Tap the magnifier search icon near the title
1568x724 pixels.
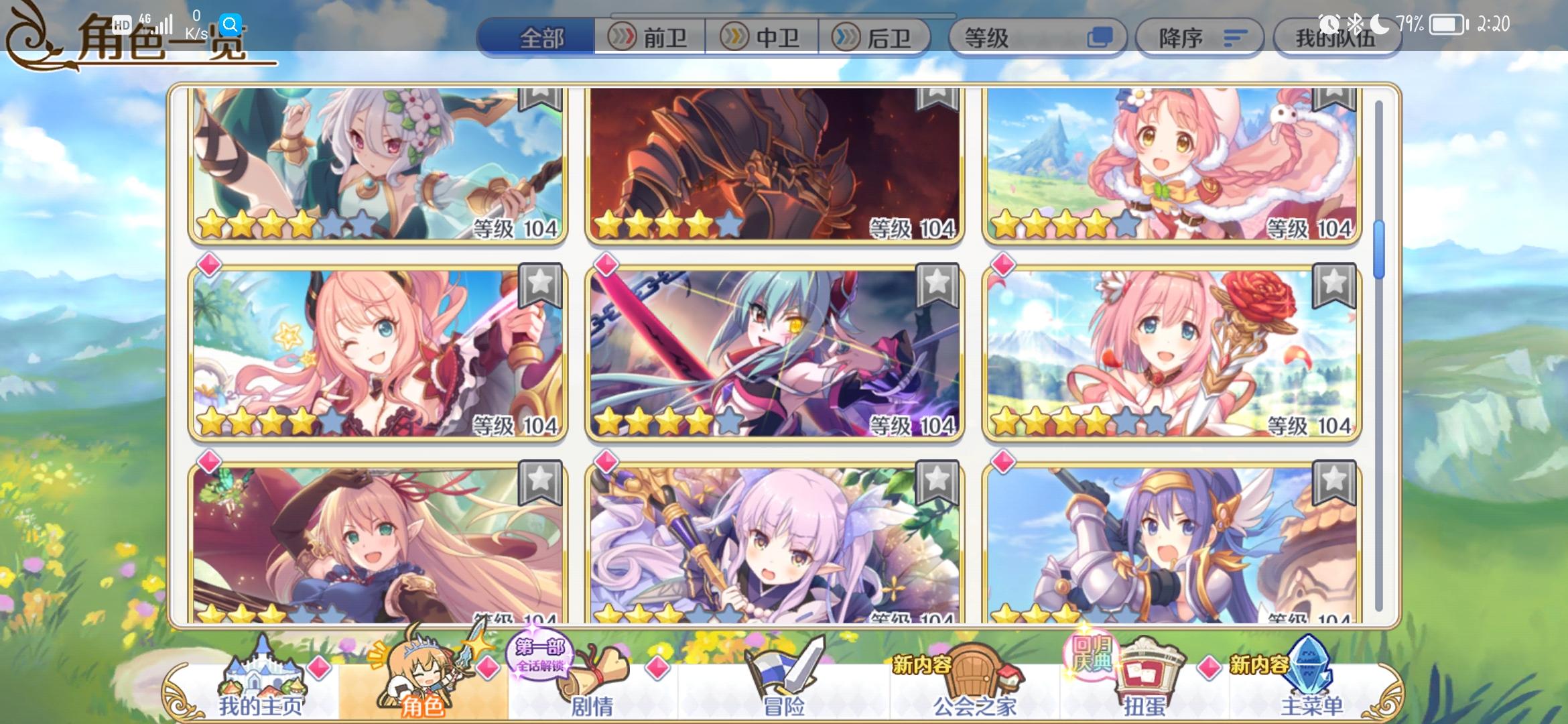(231, 24)
